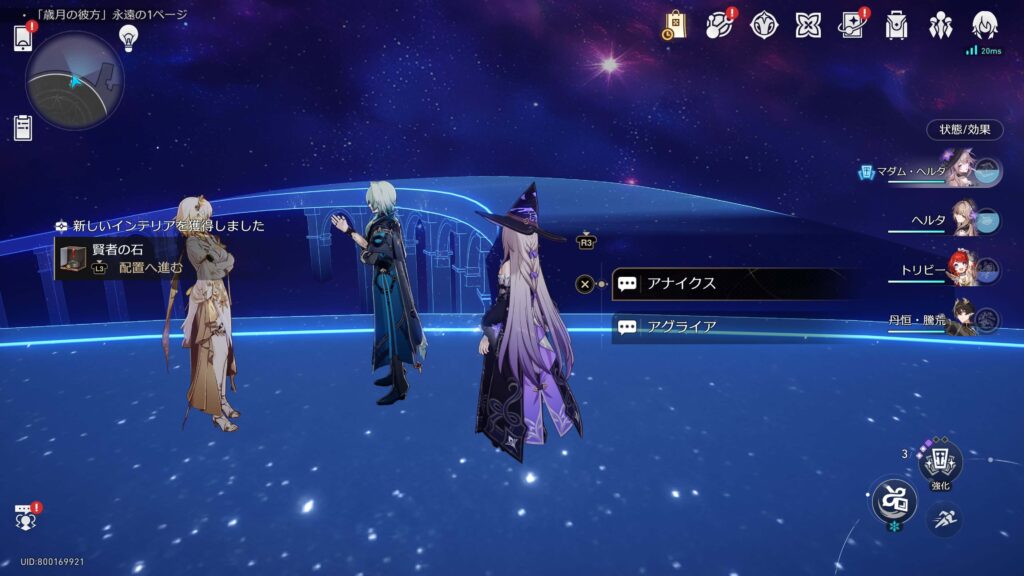Open the shopping bag store icon
This screenshot has height=576, width=1024.
pos(675,25)
